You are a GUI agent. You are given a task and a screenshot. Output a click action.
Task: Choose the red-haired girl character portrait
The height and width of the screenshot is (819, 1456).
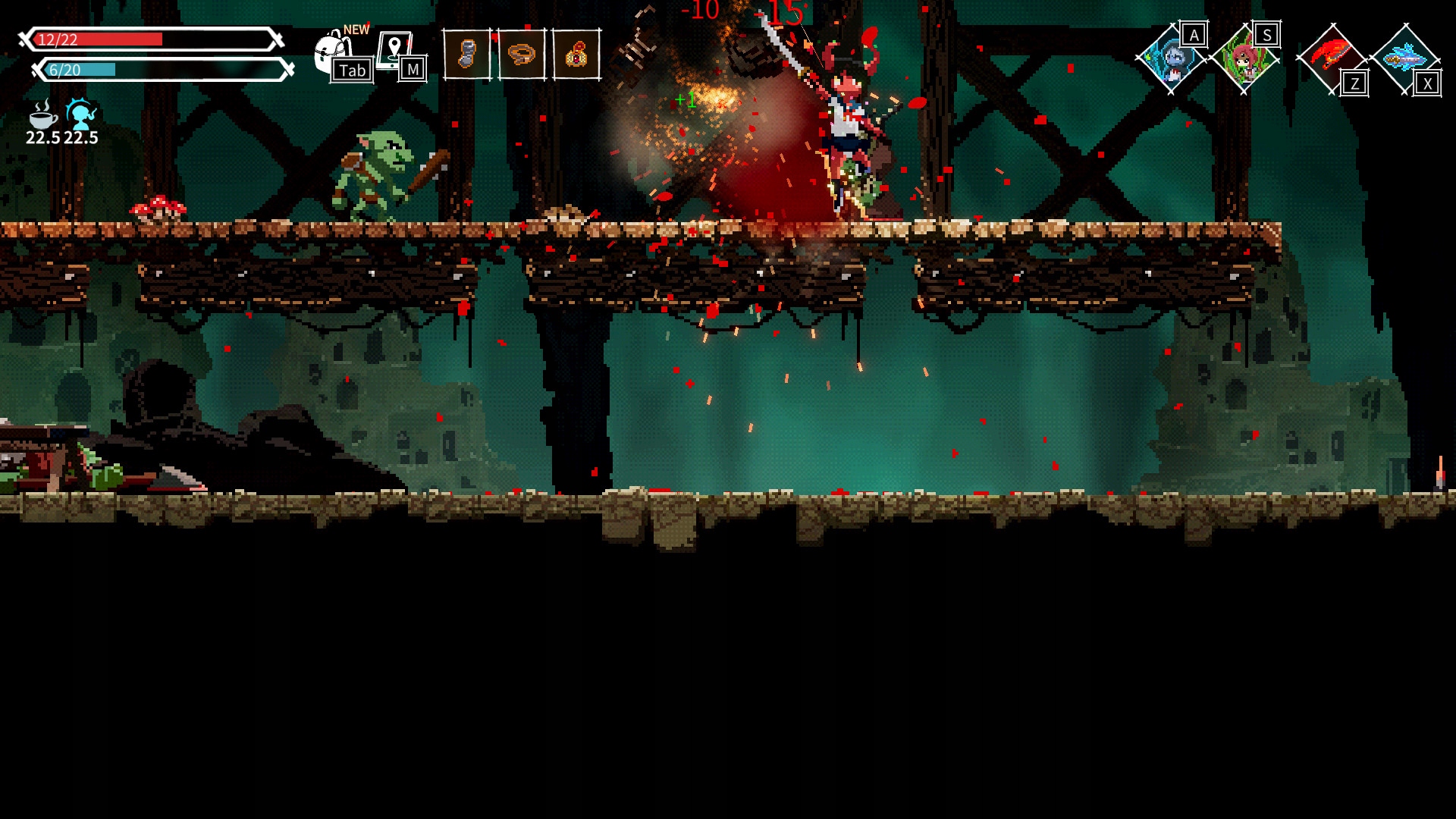point(1244,59)
